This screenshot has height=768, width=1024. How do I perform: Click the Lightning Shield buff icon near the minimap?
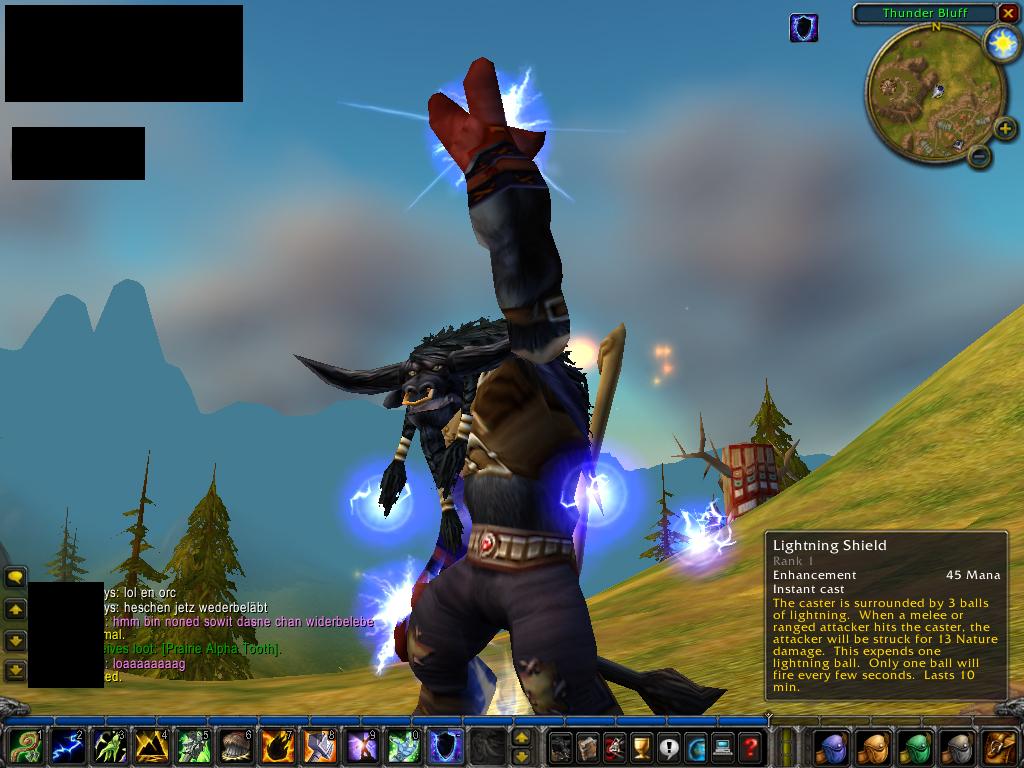coord(803,28)
